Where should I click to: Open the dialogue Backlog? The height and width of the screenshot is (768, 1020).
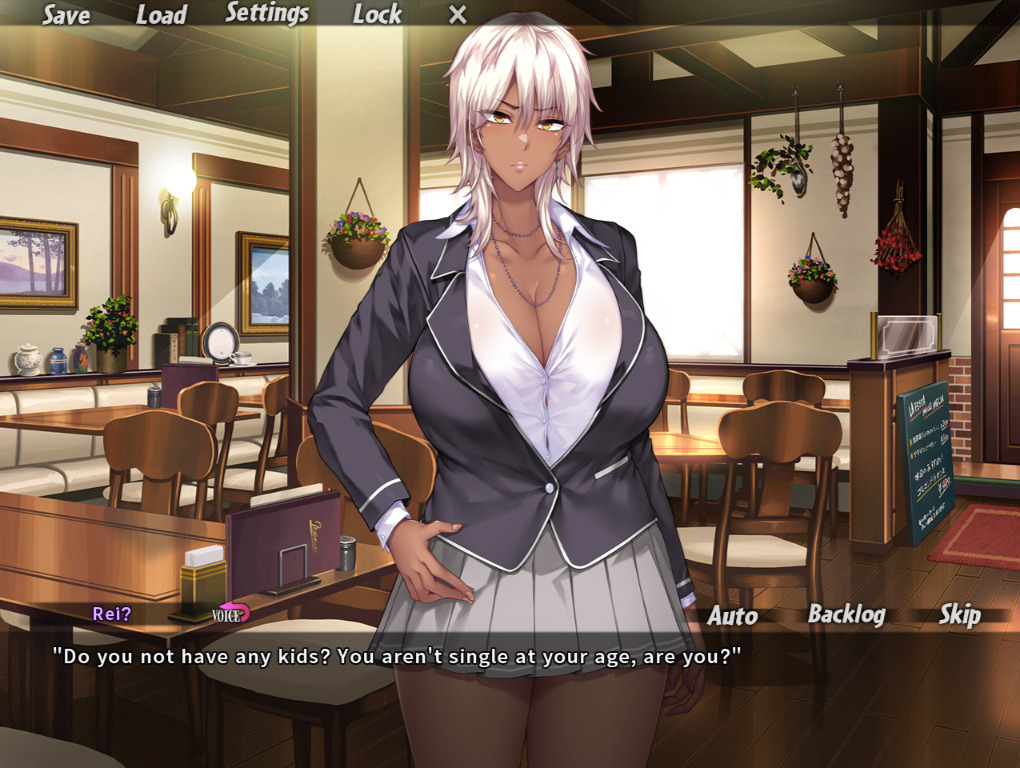click(846, 614)
